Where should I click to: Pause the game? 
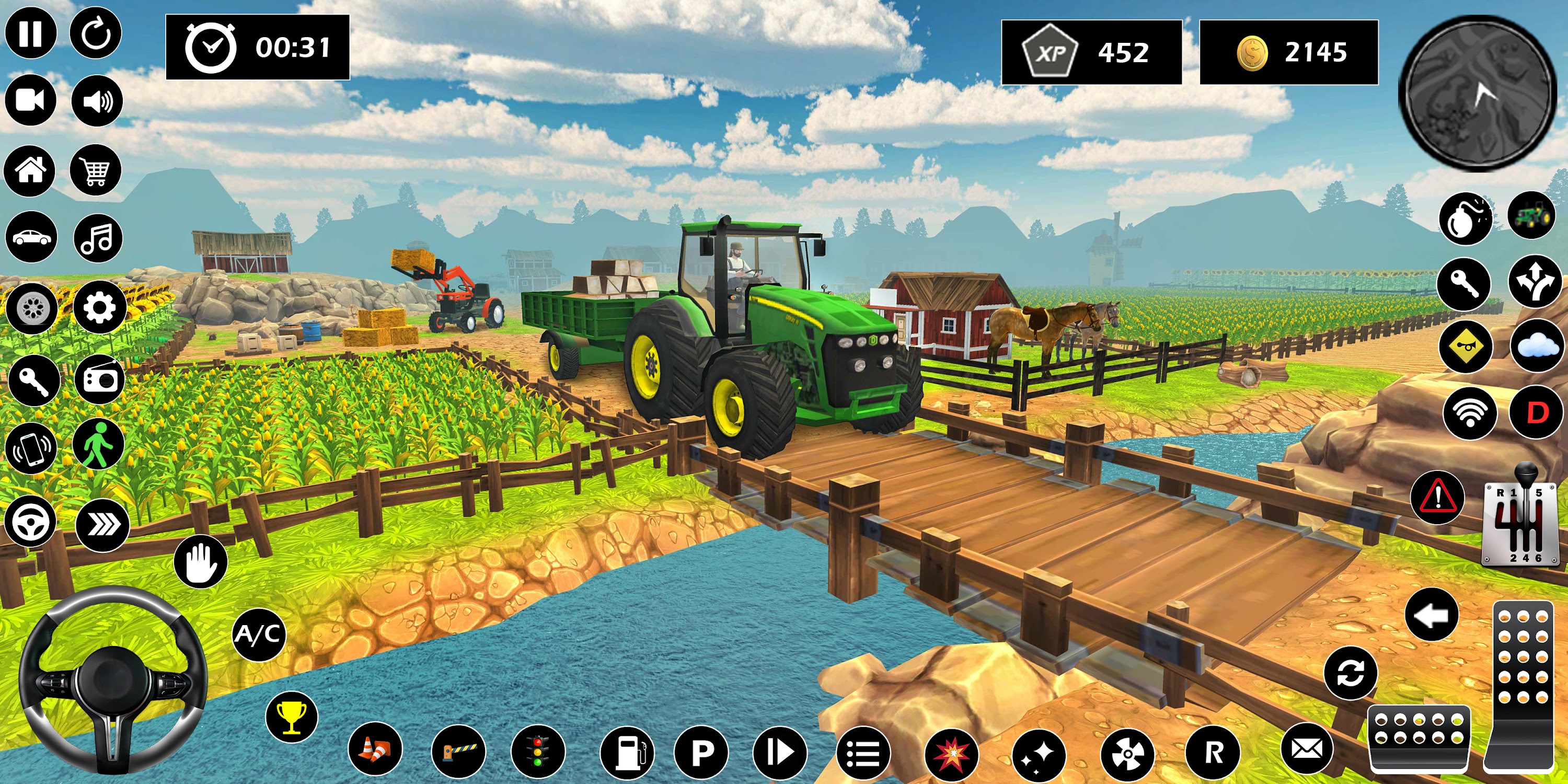pyautogui.click(x=30, y=33)
